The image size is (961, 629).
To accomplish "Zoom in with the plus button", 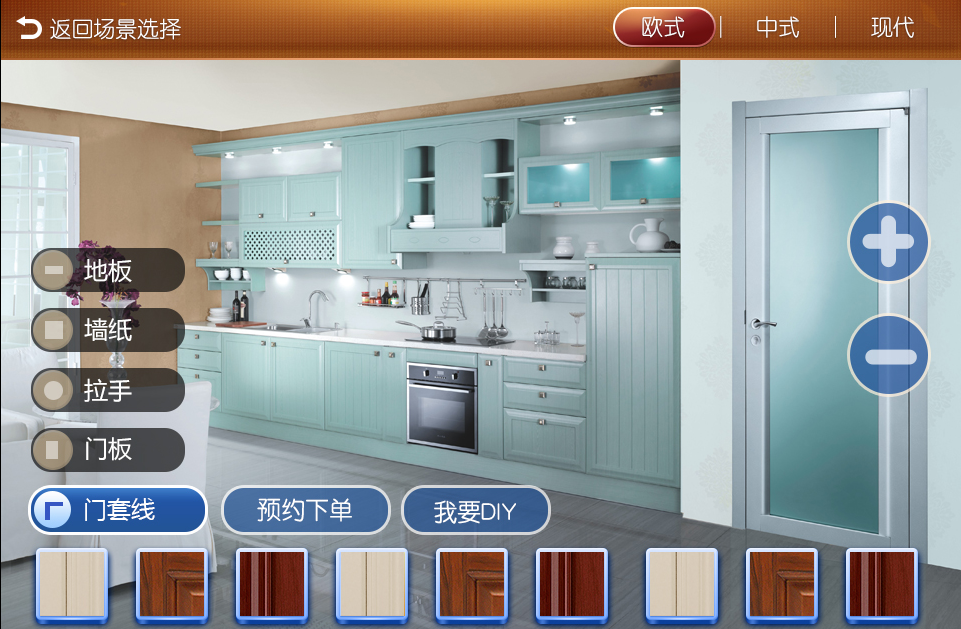I will pos(888,242).
